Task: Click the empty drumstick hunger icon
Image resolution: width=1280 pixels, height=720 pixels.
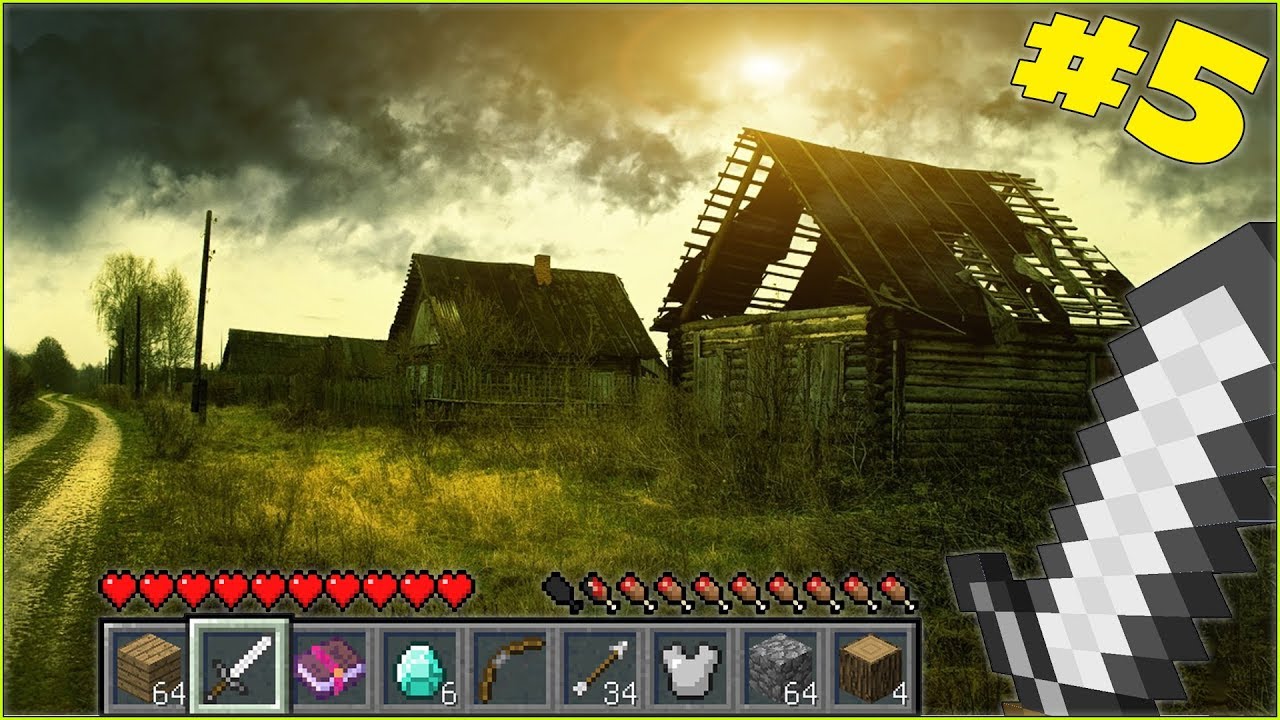Action: coord(558,589)
